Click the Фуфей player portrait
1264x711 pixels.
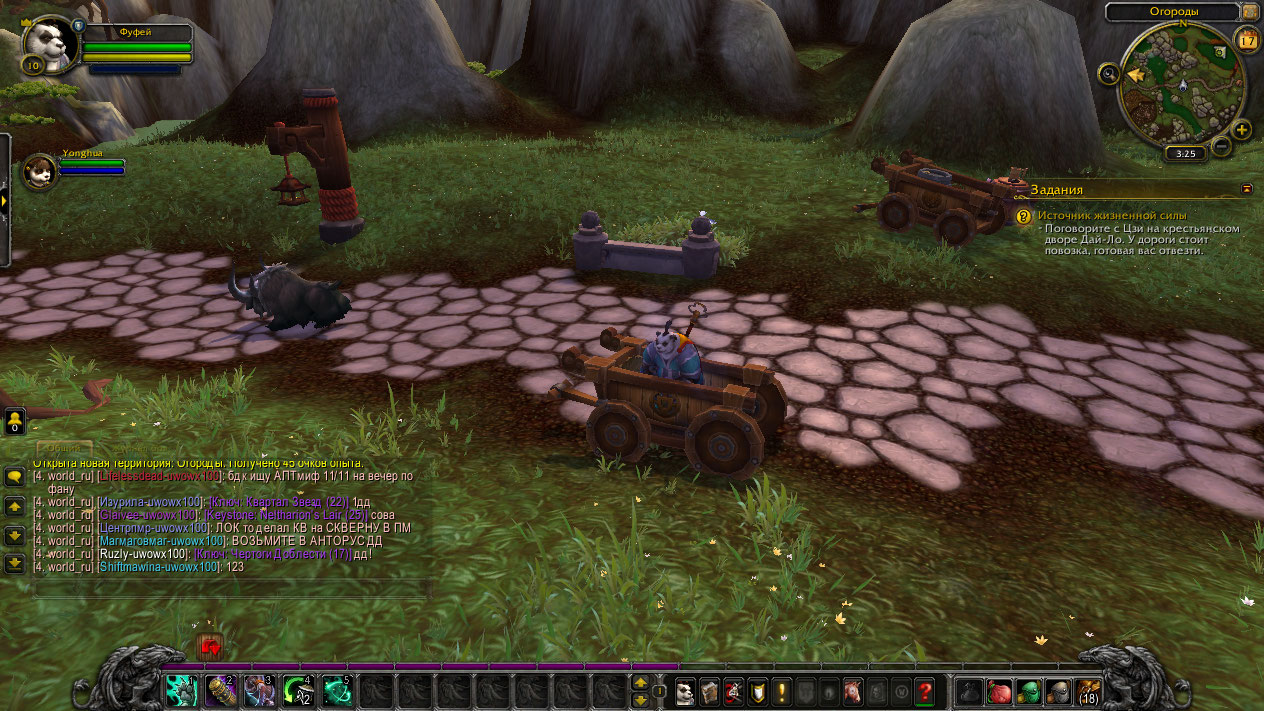tap(46, 45)
